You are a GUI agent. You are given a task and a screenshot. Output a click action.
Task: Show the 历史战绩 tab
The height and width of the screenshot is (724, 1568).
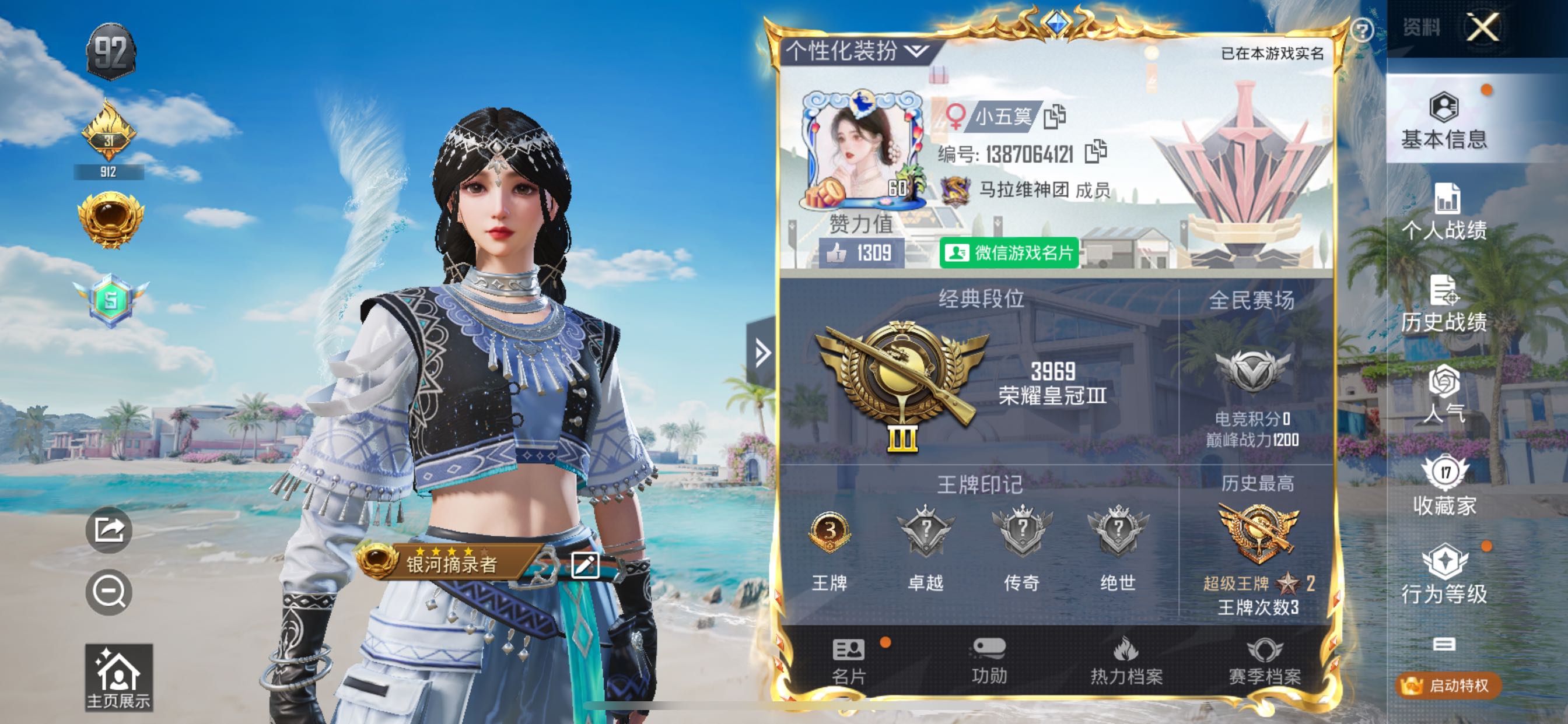pos(1444,303)
